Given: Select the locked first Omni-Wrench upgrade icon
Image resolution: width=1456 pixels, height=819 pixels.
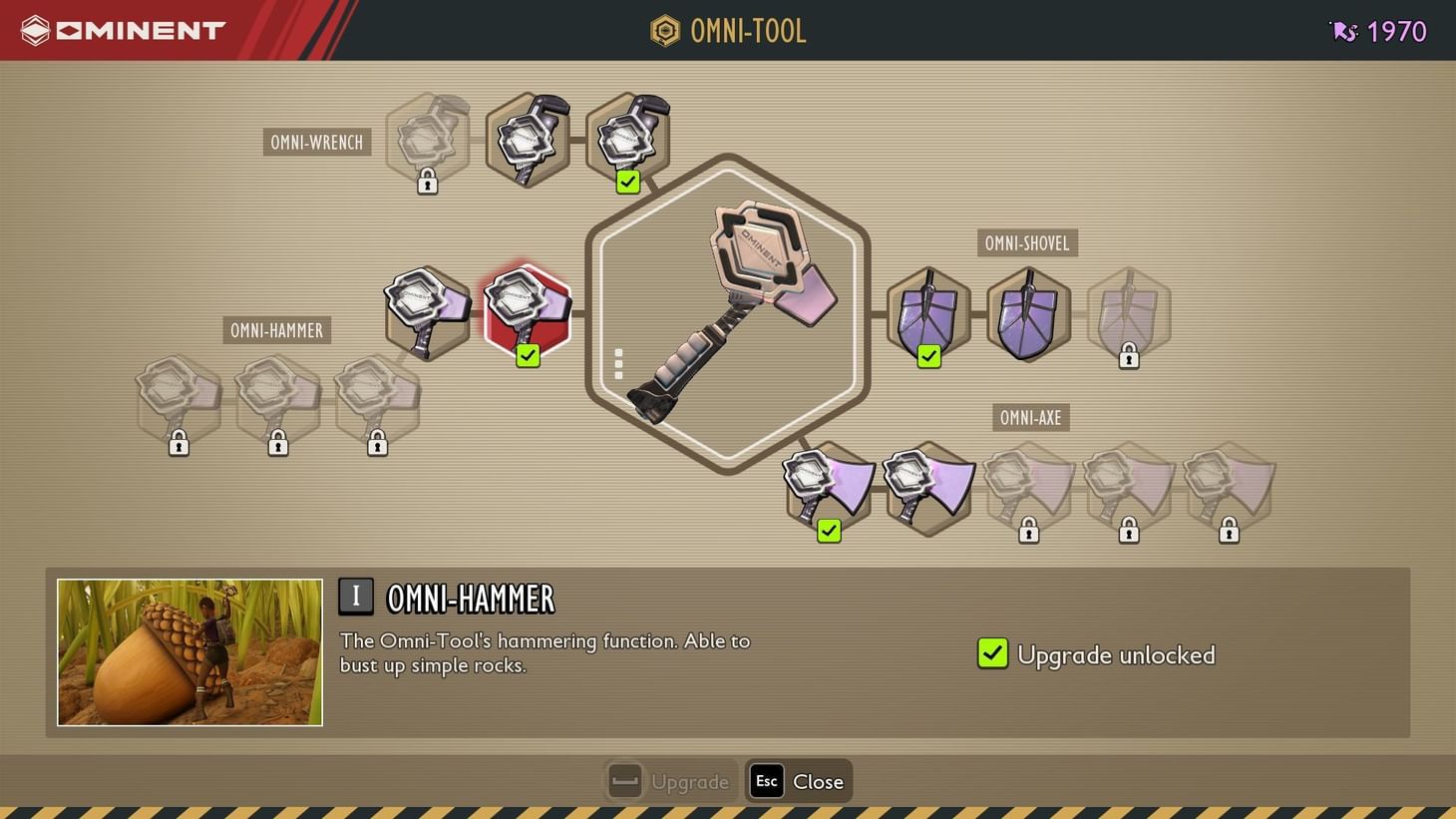Looking at the screenshot, I should pos(427,140).
